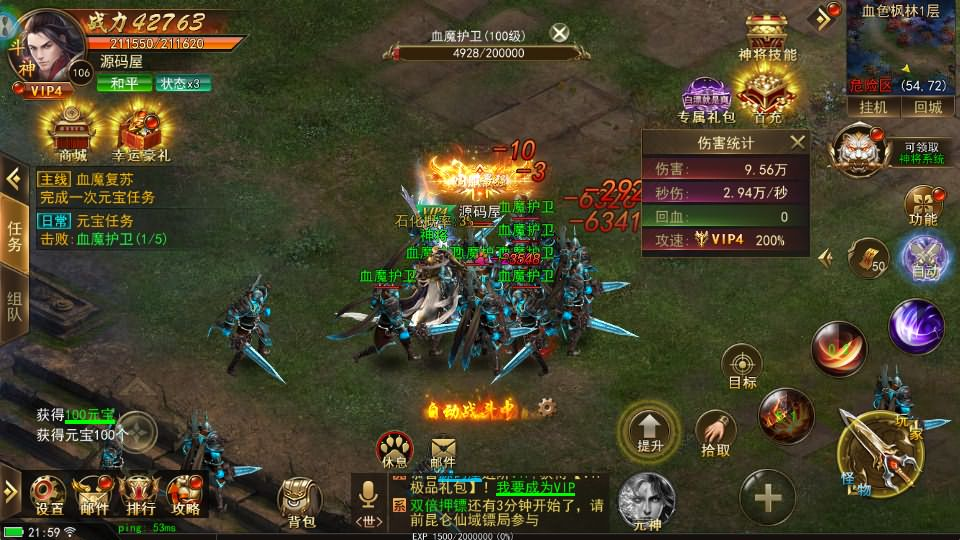Open the 商城 shop
This screenshot has height=540, width=960.
point(72,130)
